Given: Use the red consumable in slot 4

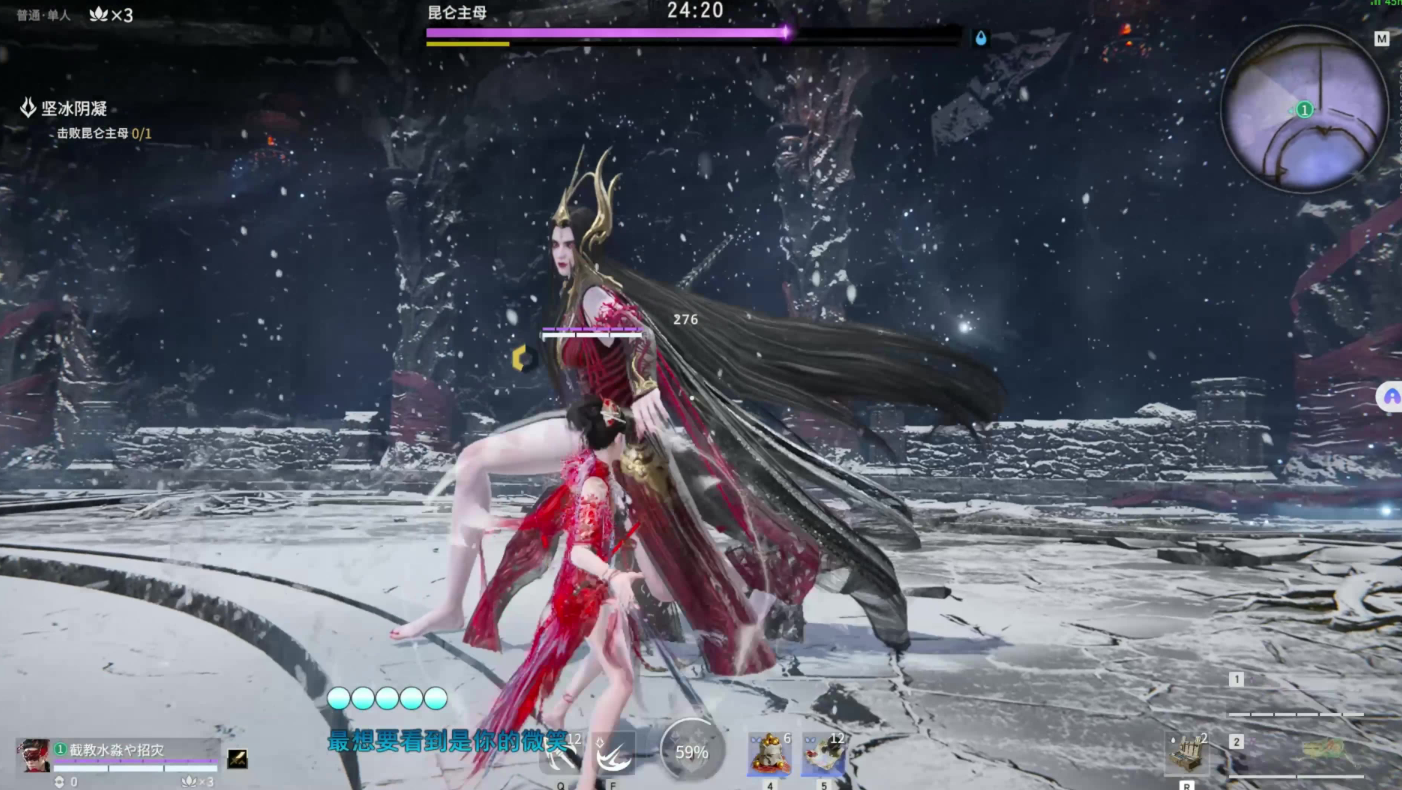Looking at the screenshot, I should click(769, 754).
